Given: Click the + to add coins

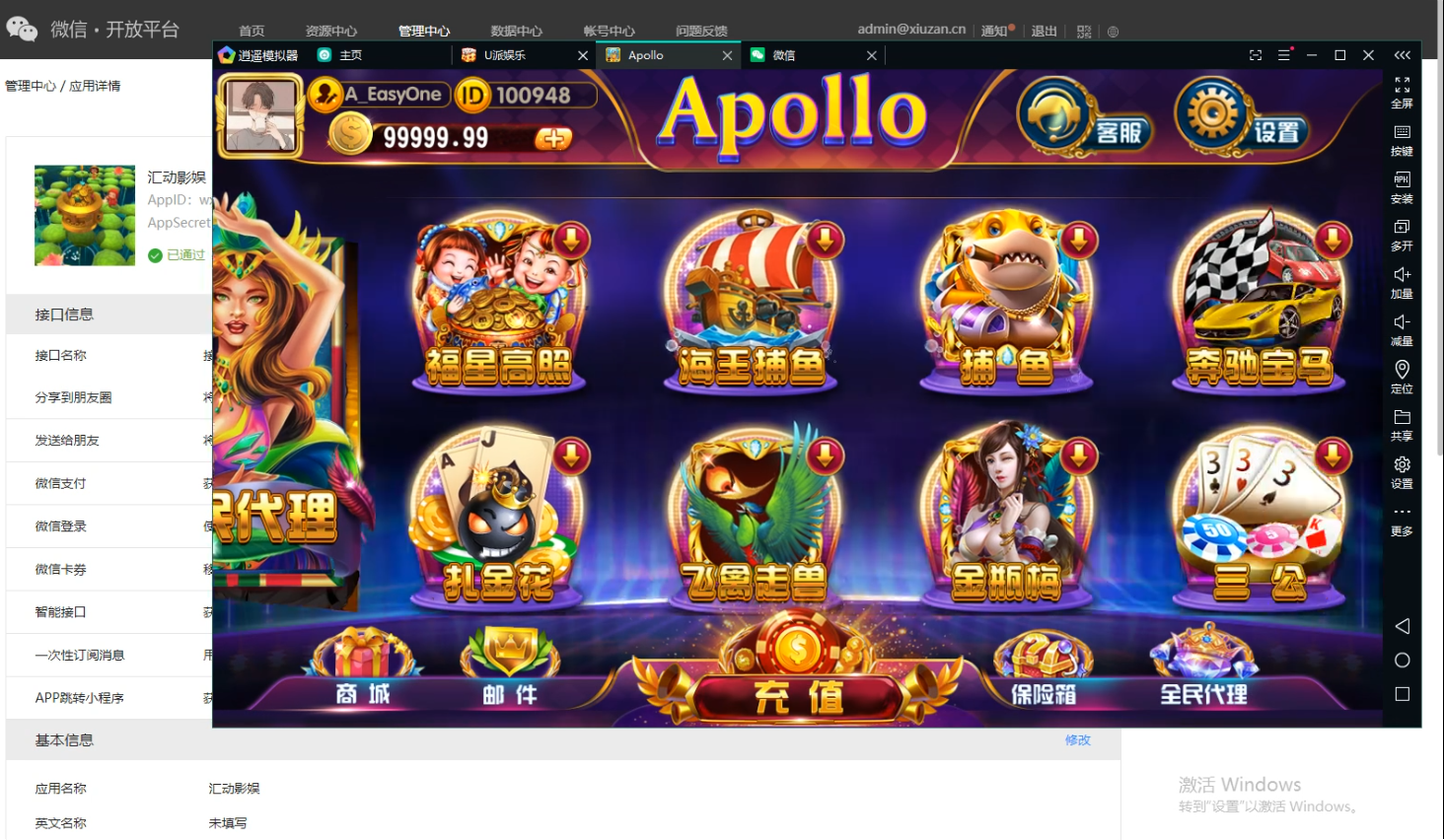Looking at the screenshot, I should (x=553, y=137).
